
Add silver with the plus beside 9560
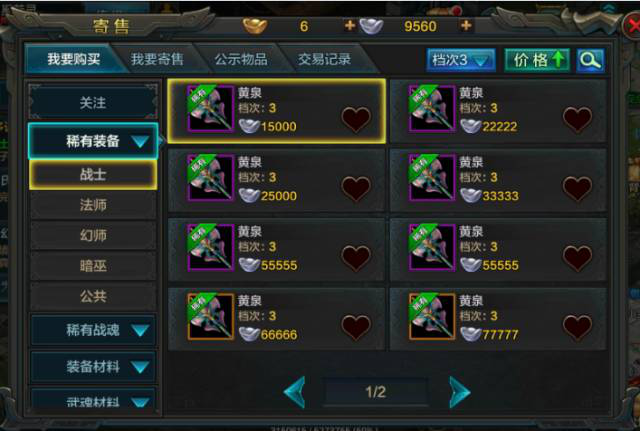point(466,25)
